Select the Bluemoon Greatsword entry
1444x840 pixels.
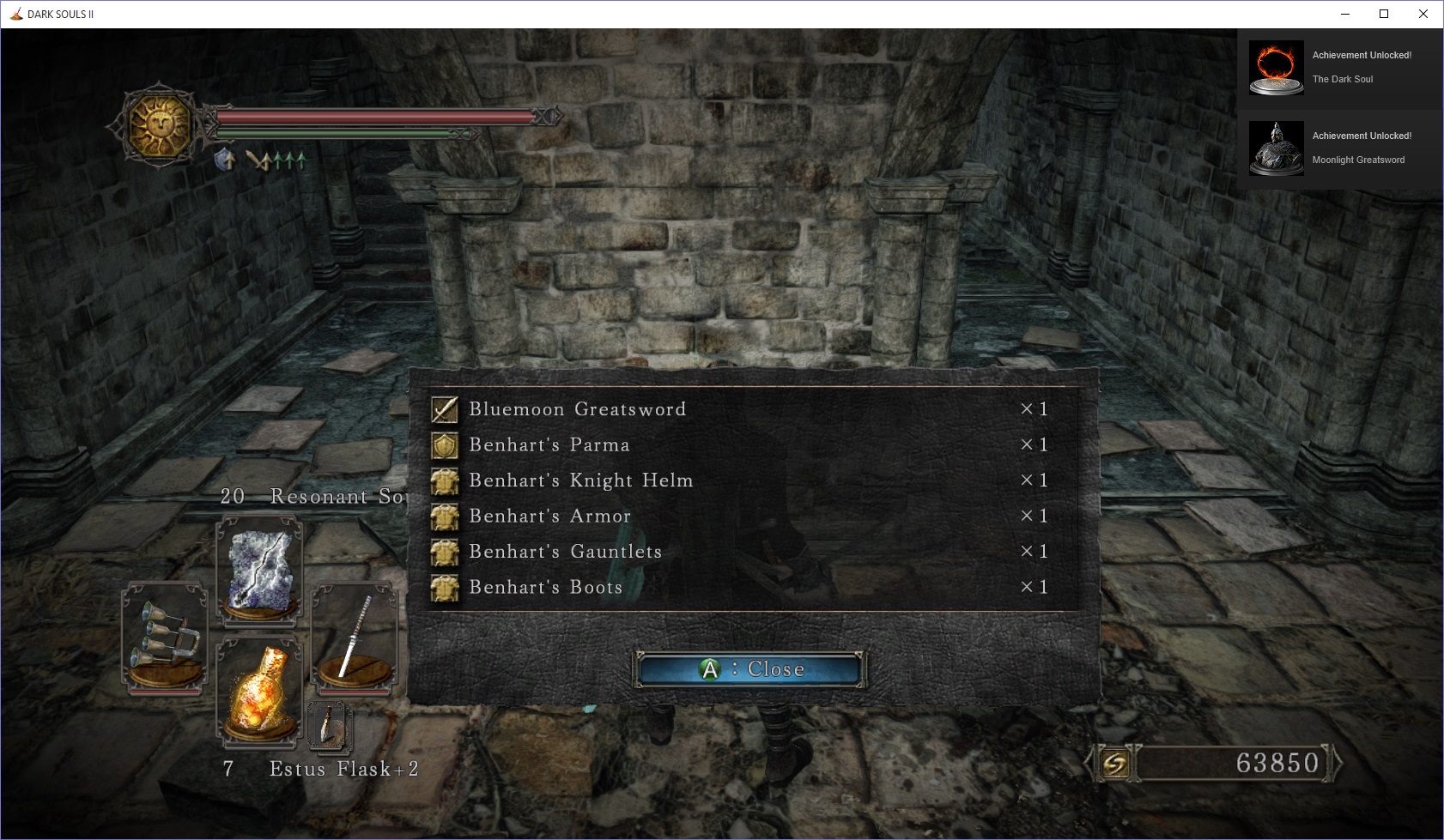coord(577,409)
